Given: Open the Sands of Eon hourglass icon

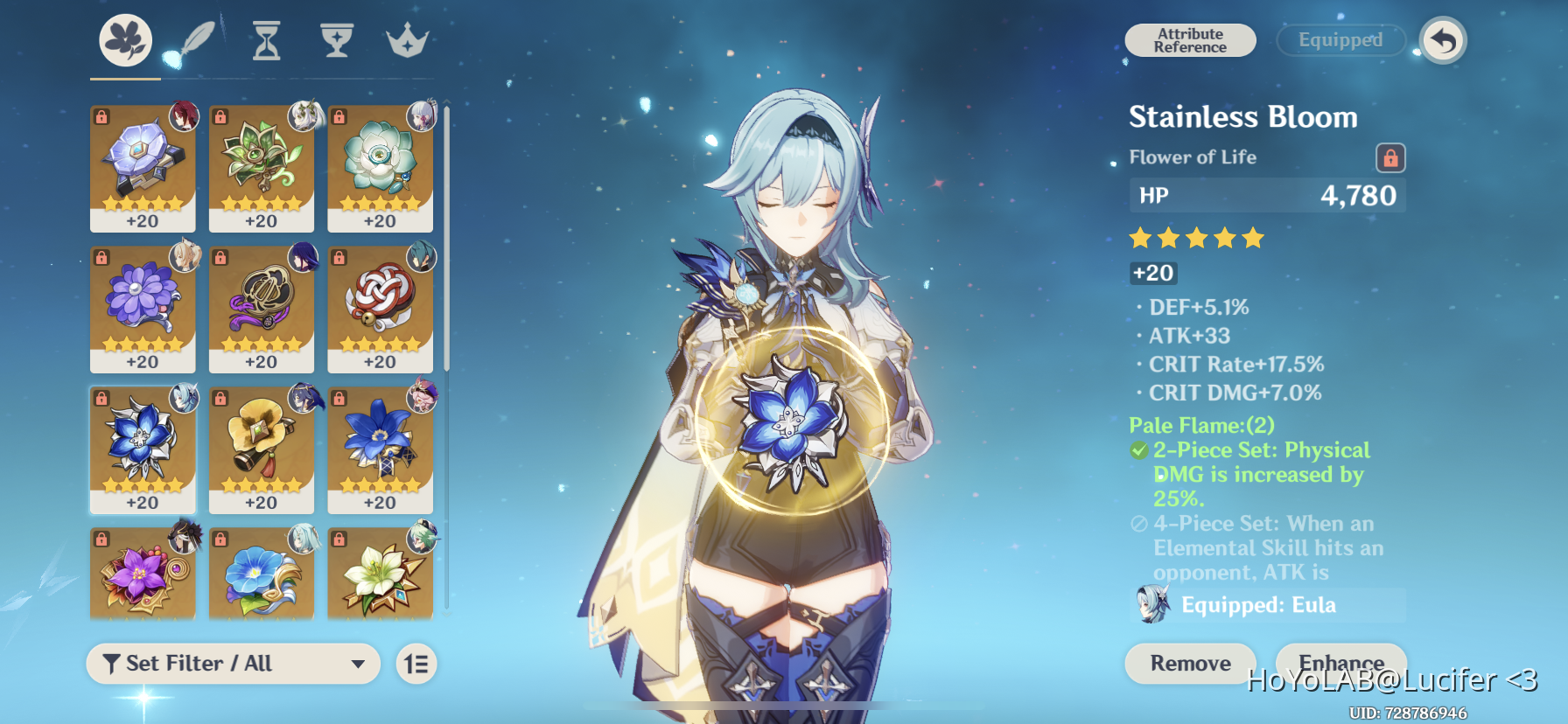Looking at the screenshot, I should [265, 38].
